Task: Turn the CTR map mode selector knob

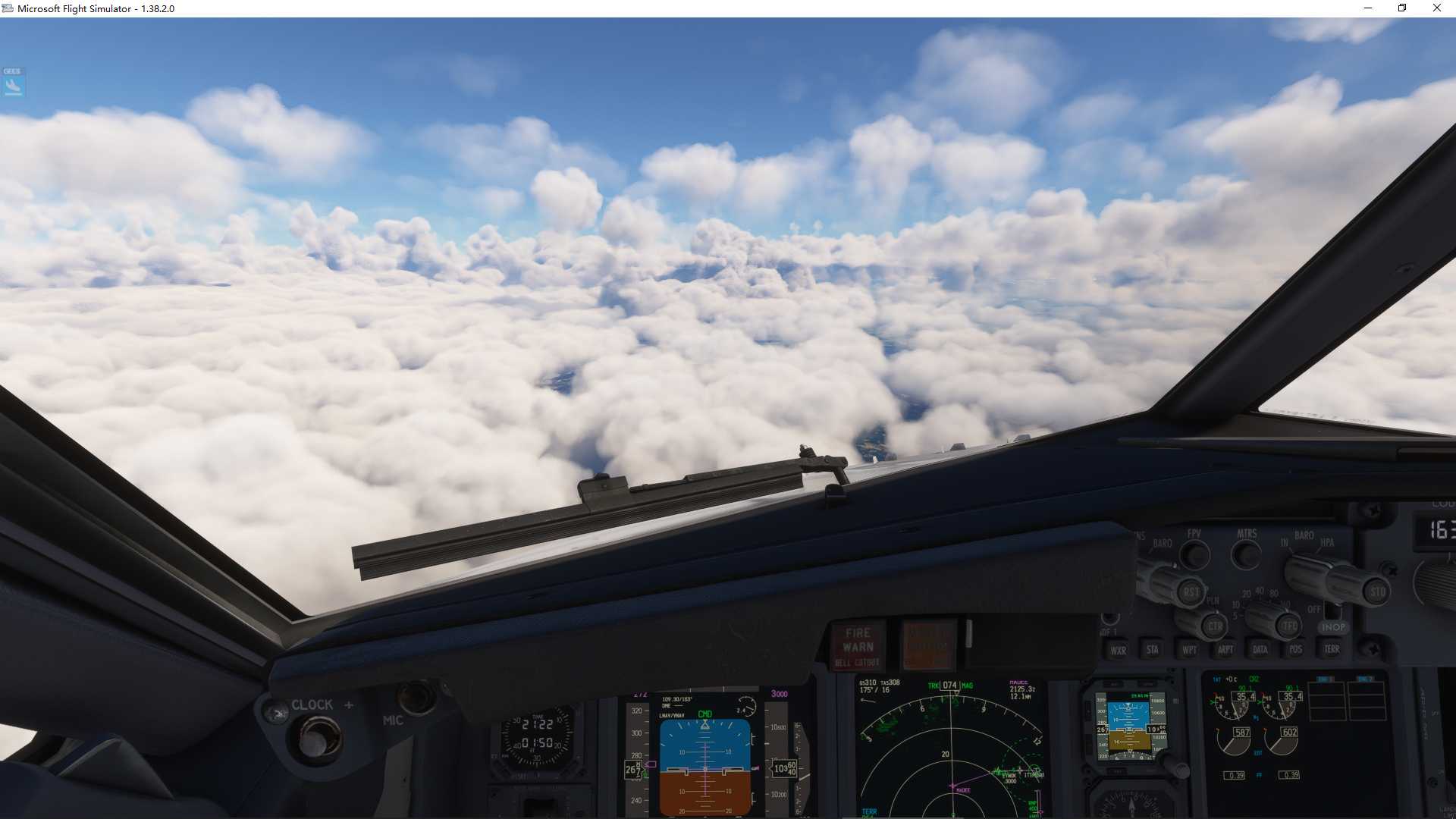Action: coord(1215,626)
